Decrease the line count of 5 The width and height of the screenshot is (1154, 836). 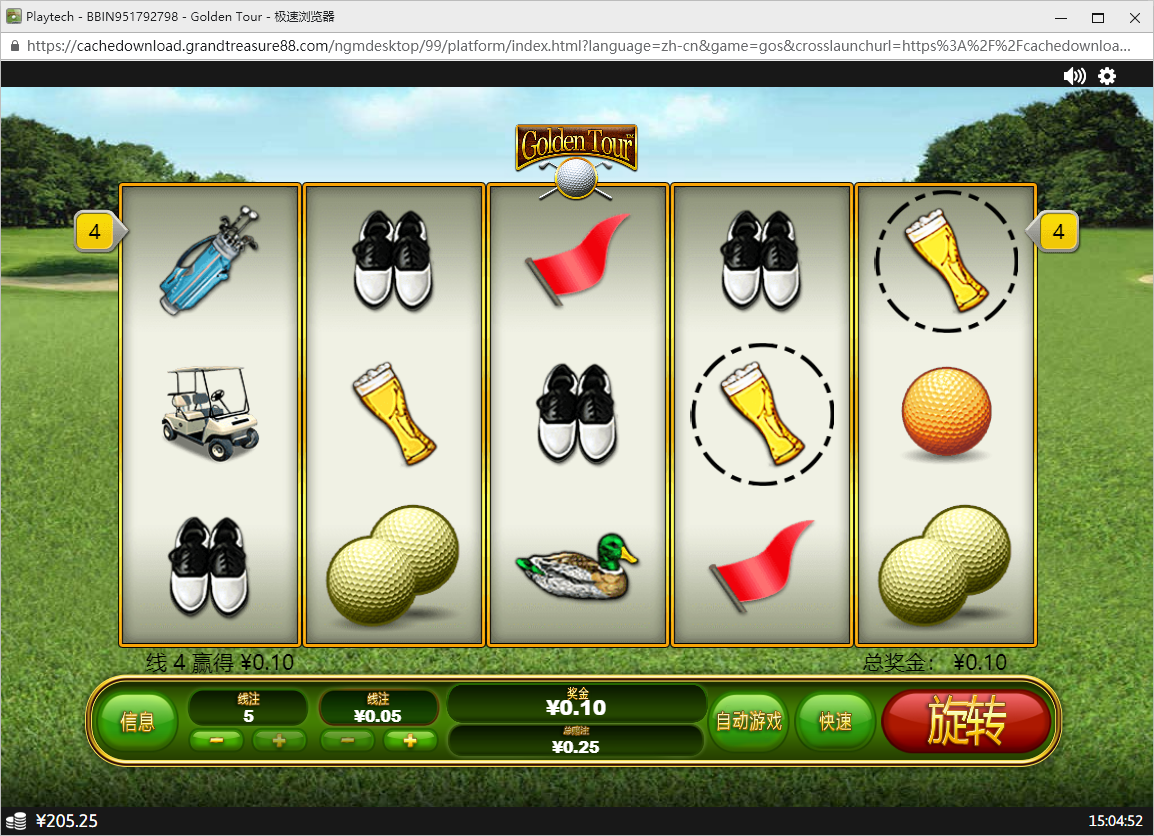(x=217, y=741)
